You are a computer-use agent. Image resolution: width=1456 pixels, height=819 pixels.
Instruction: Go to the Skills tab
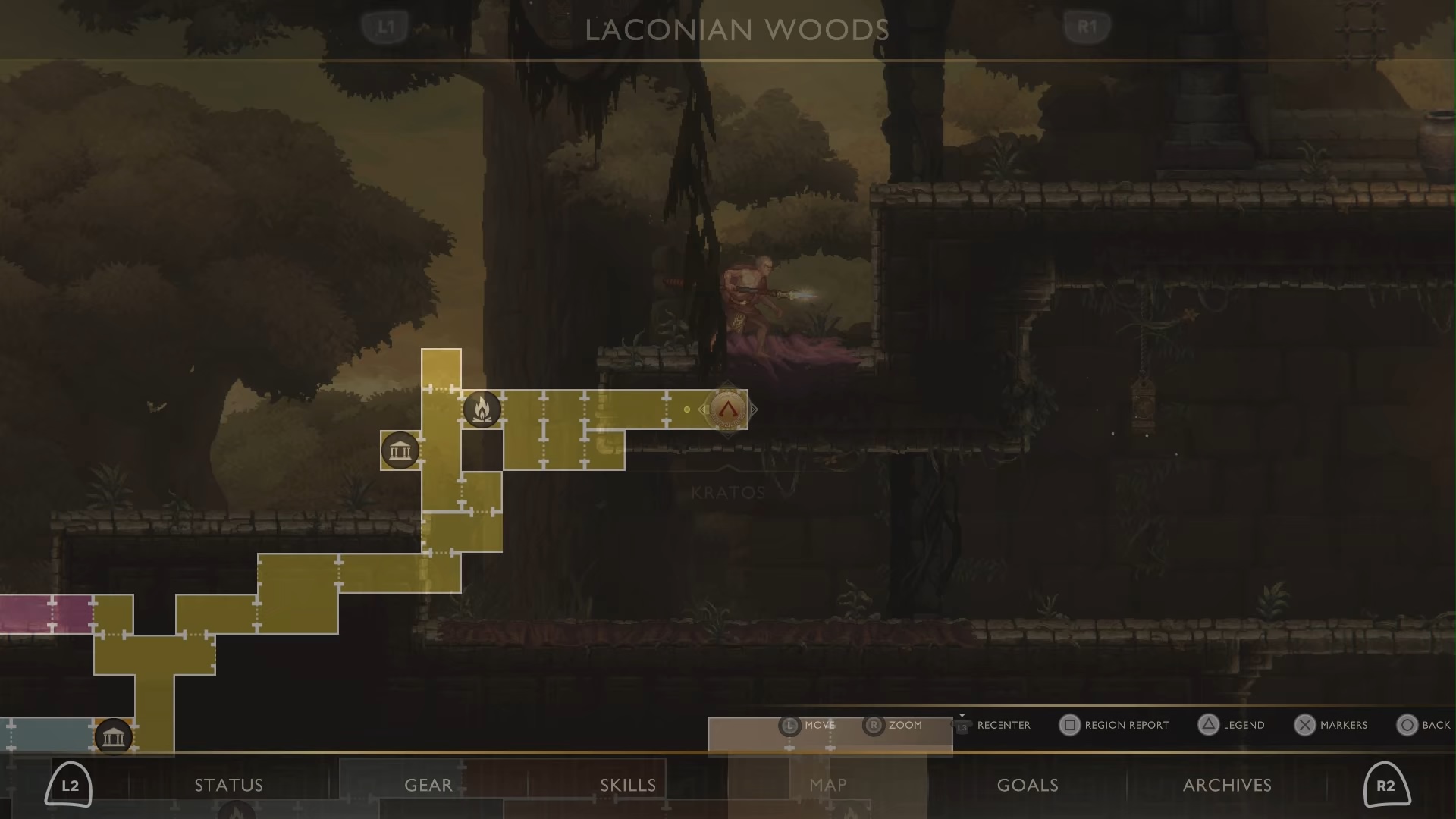pos(628,785)
